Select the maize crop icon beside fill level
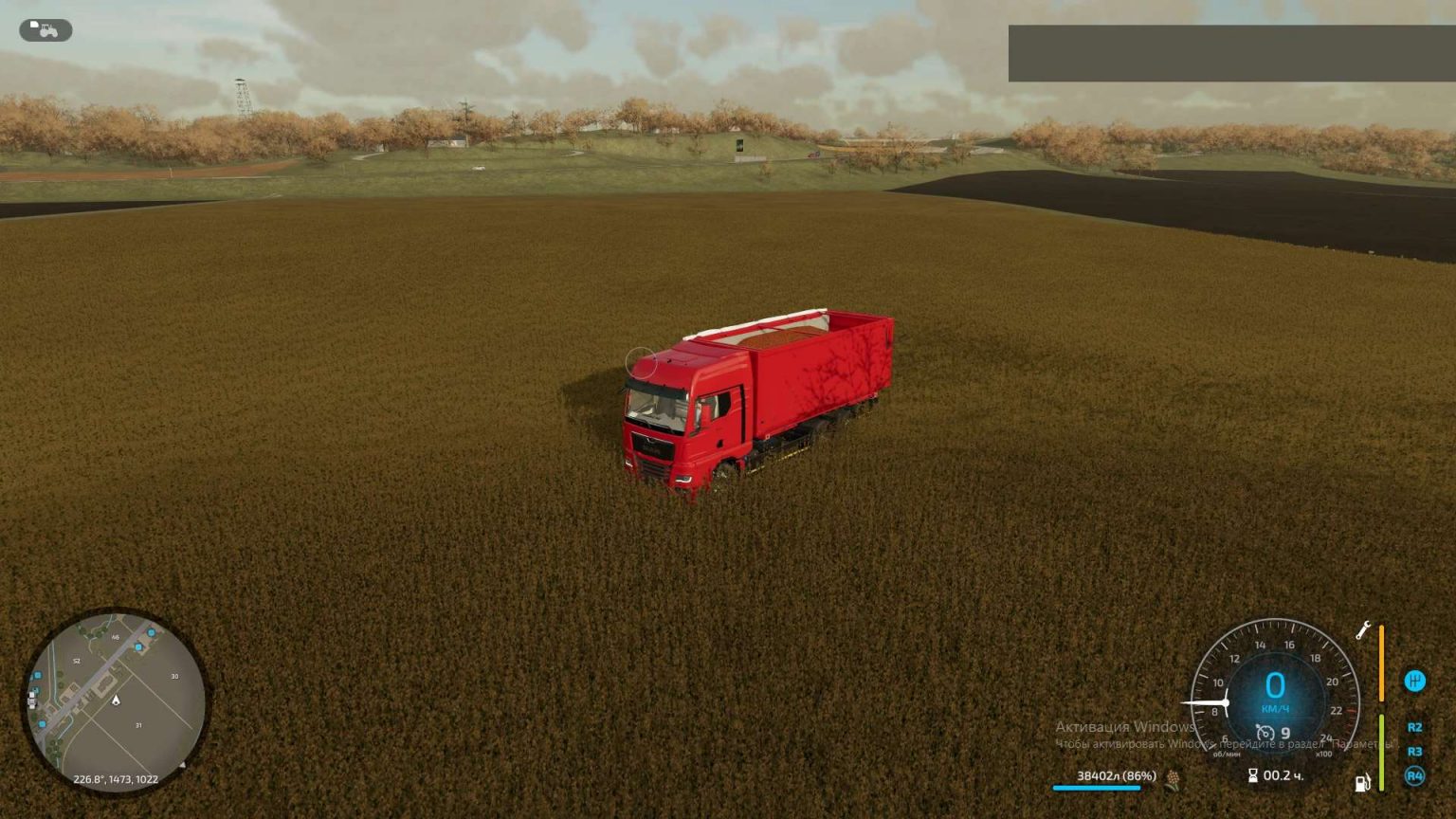The width and height of the screenshot is (1456, 819). point(1173,777)
